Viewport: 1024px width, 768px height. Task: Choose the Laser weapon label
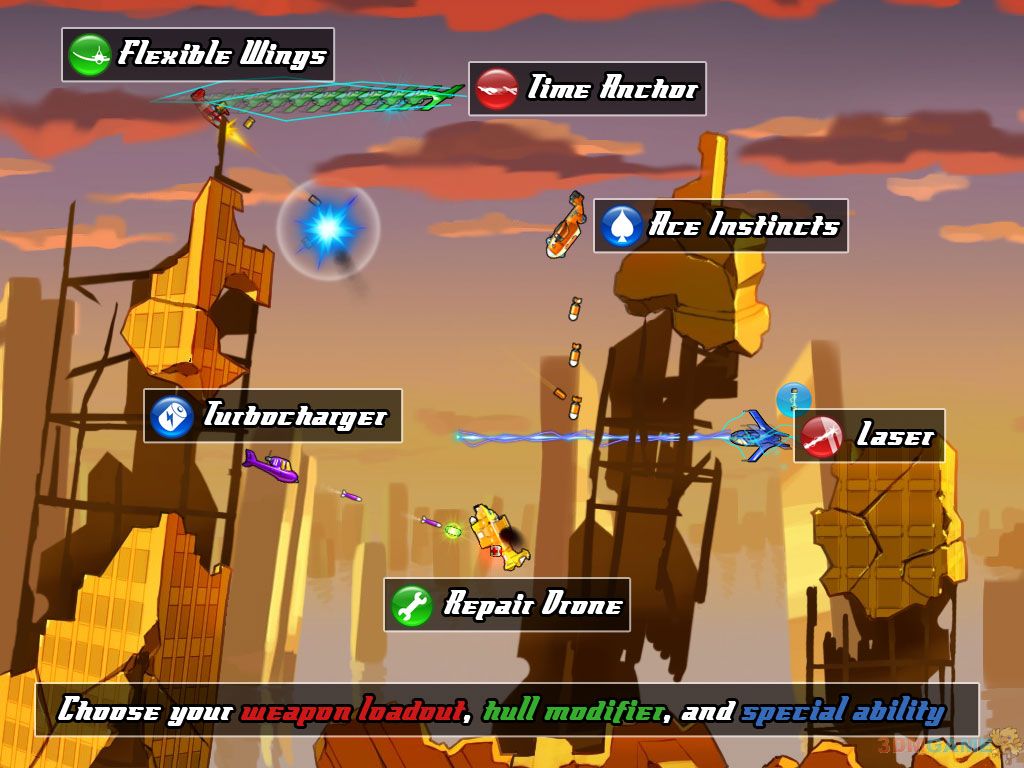coord(894,436)
